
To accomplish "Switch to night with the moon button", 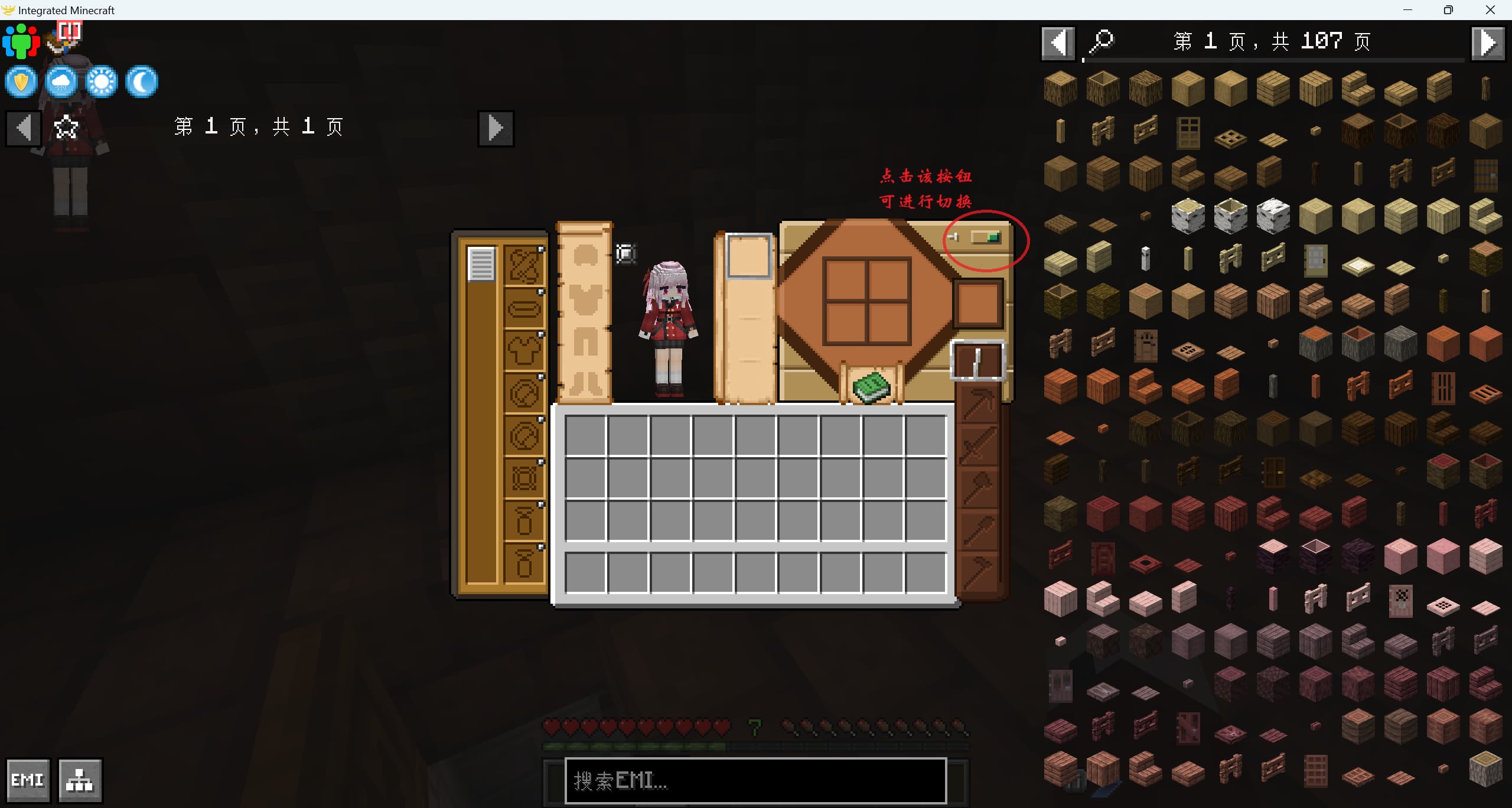I will click(142, 82).
